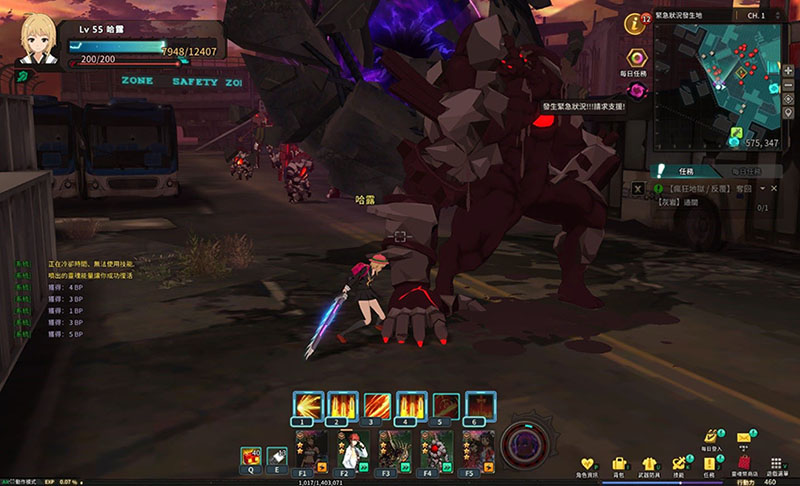Open the backpack (背包)

[620, 464]
